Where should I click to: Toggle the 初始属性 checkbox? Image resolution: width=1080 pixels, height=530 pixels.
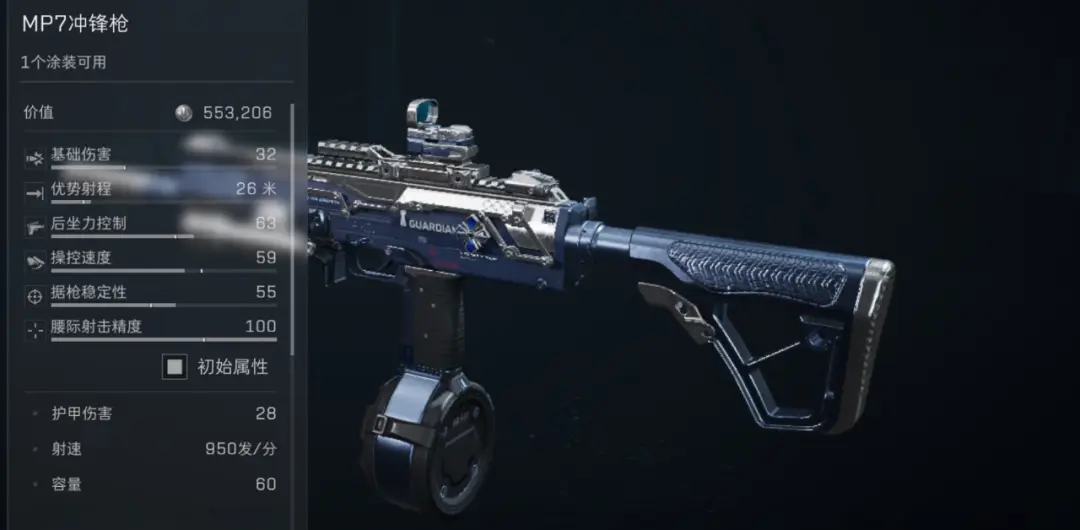click(x=175, y=367)
